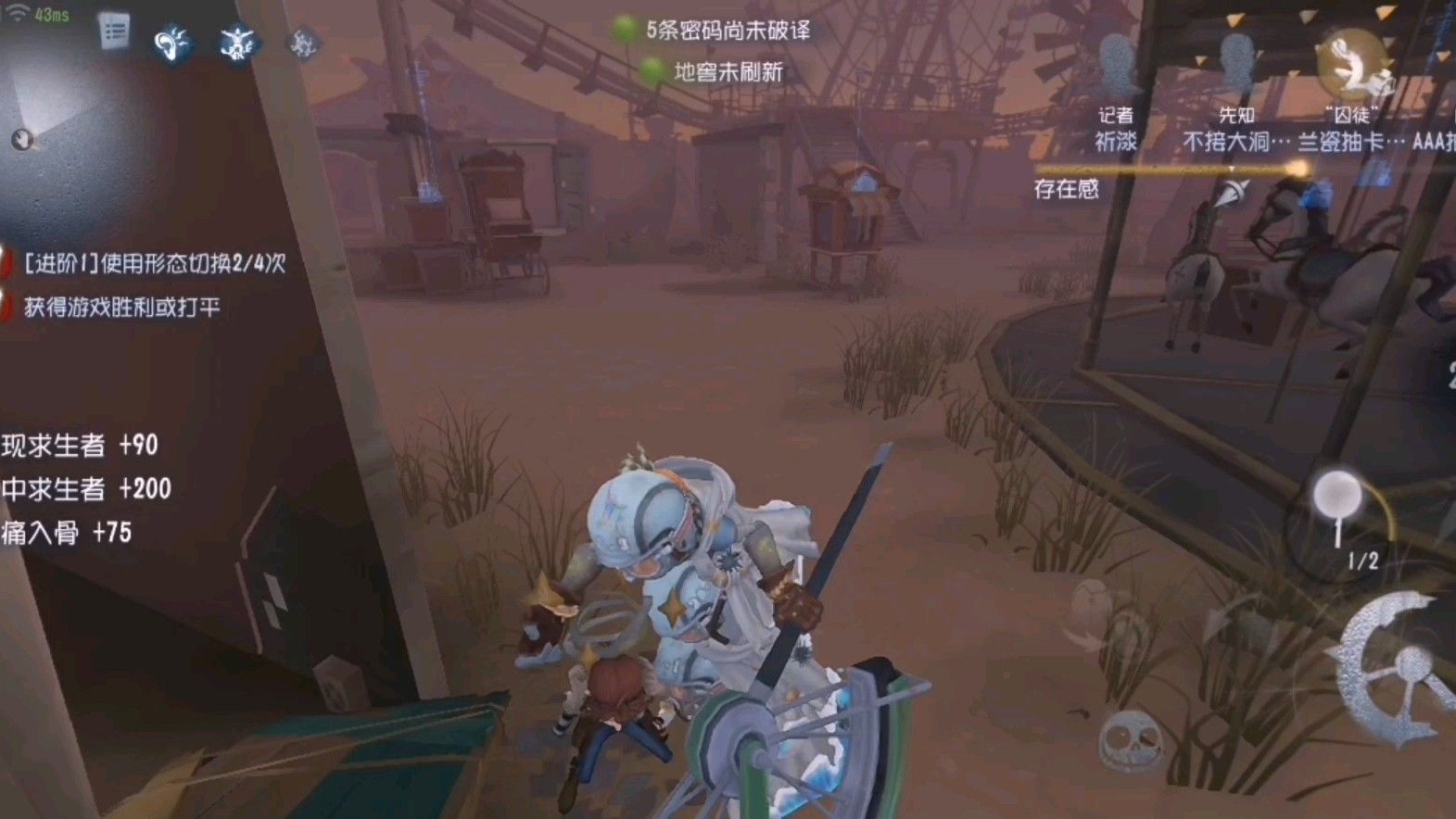This screenshot has width=1456, height=819.
Task: Open the quick message notepad icon
Action: tap(115, 31)
